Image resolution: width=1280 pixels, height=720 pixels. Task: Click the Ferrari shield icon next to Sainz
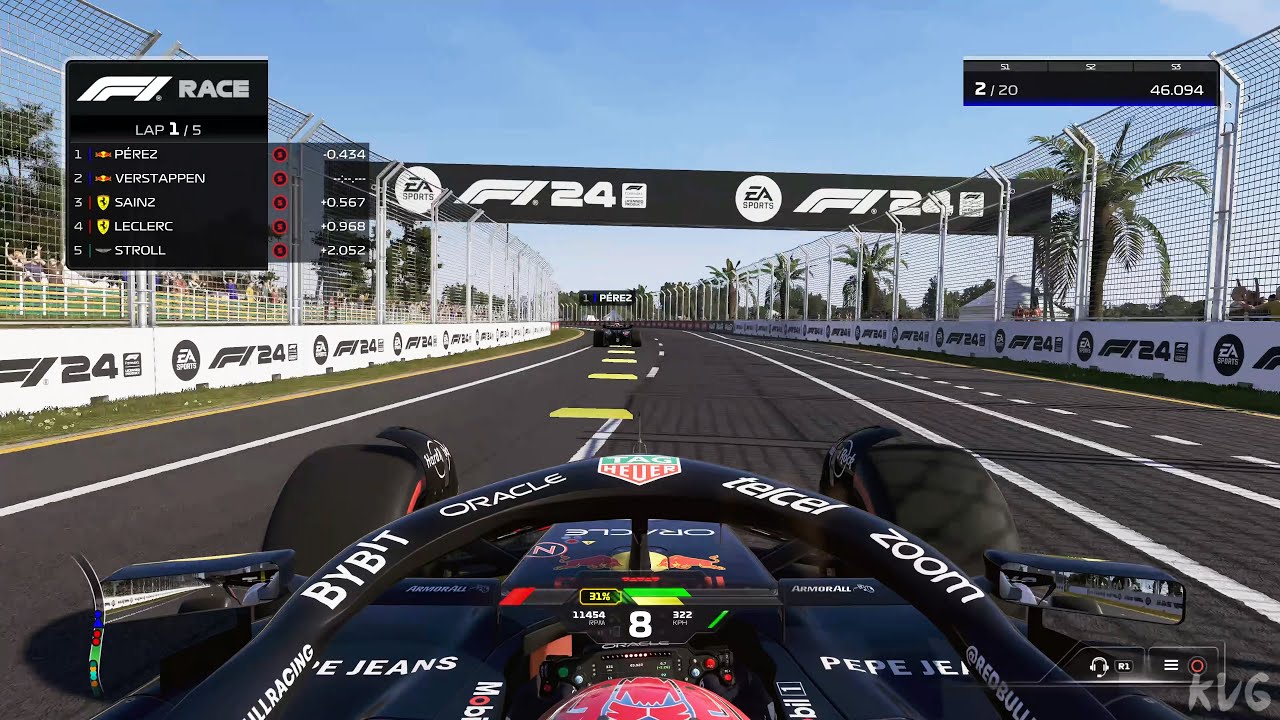tap(103, 202)
